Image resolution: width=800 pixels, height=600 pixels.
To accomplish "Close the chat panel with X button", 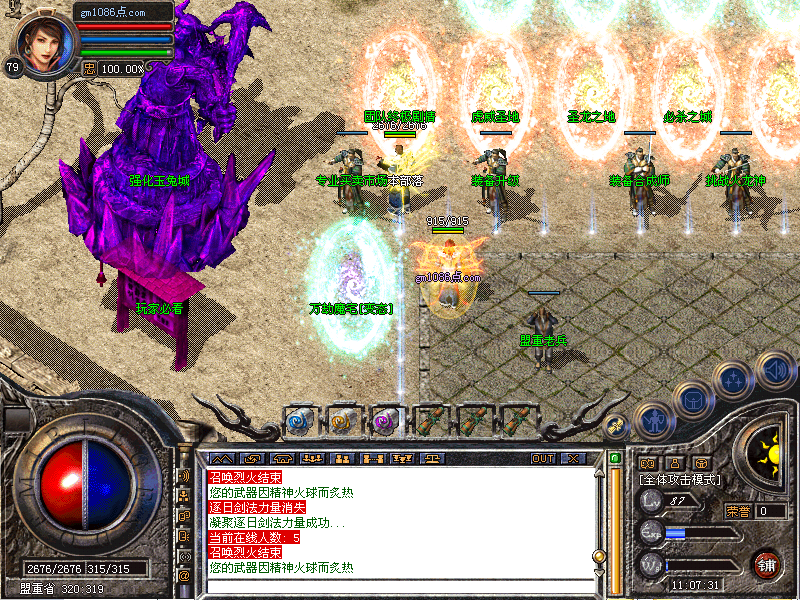I will tap(572, 458).
